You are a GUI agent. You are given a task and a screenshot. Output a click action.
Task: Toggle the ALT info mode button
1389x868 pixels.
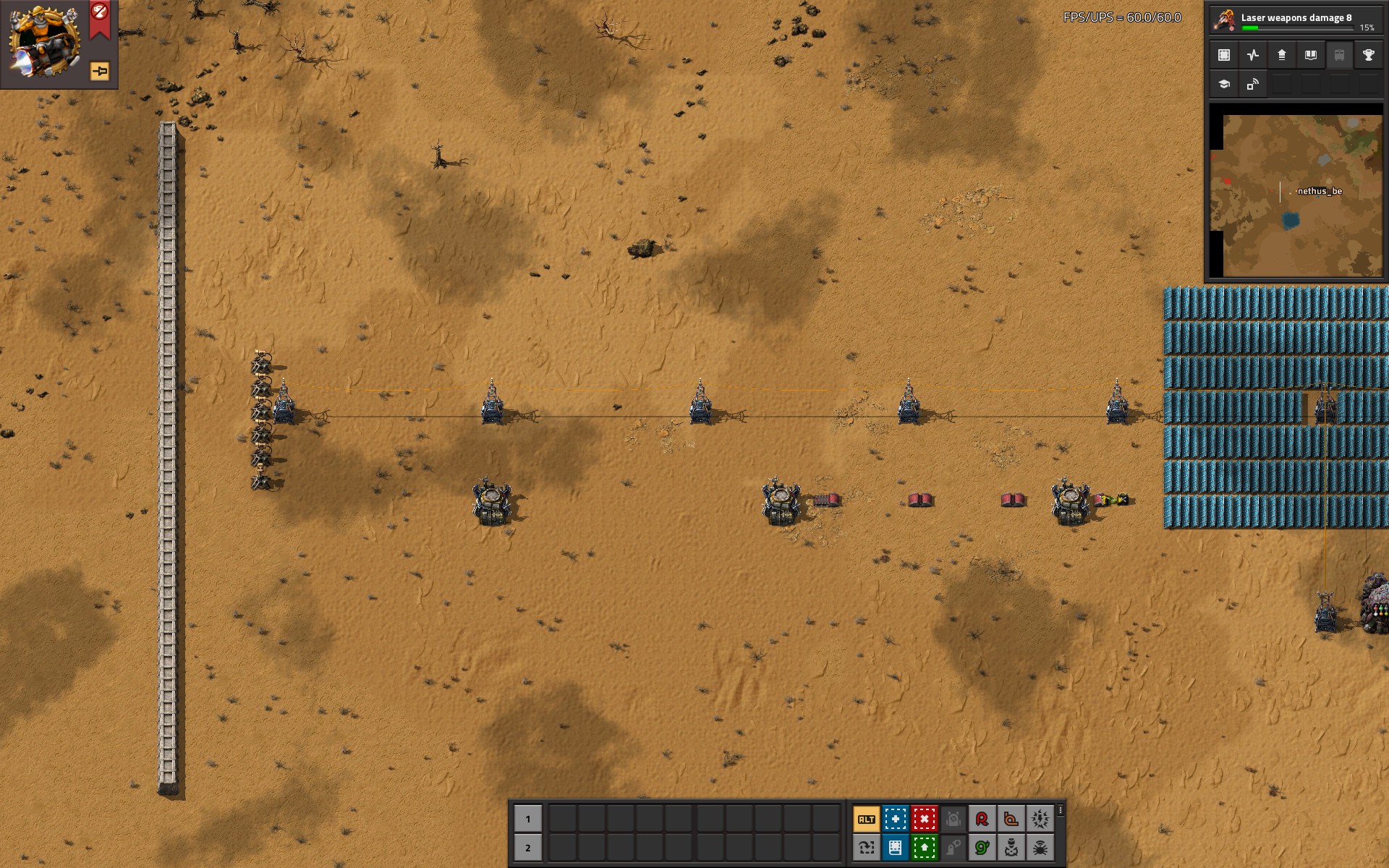tap(866, 820)
